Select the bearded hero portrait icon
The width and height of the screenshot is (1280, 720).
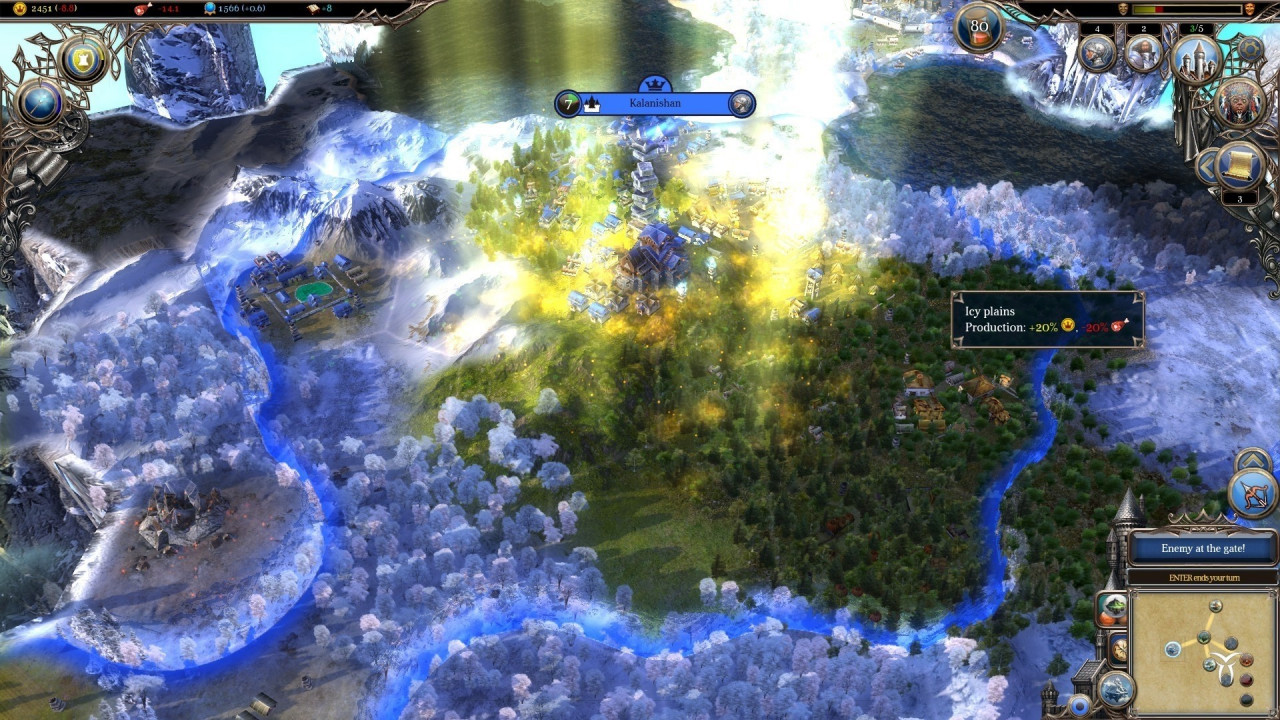click(1144, 53)
